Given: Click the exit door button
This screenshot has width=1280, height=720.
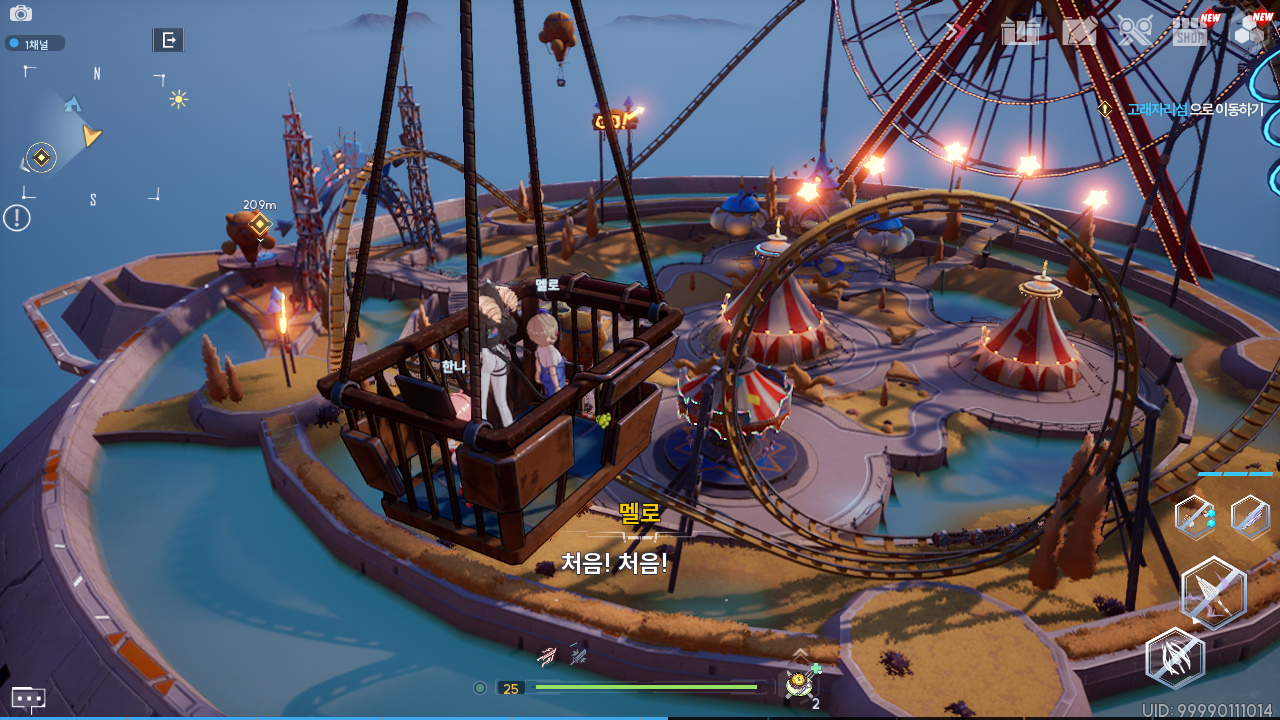Looking at the screenshot, I should click(x=168, y=40).
